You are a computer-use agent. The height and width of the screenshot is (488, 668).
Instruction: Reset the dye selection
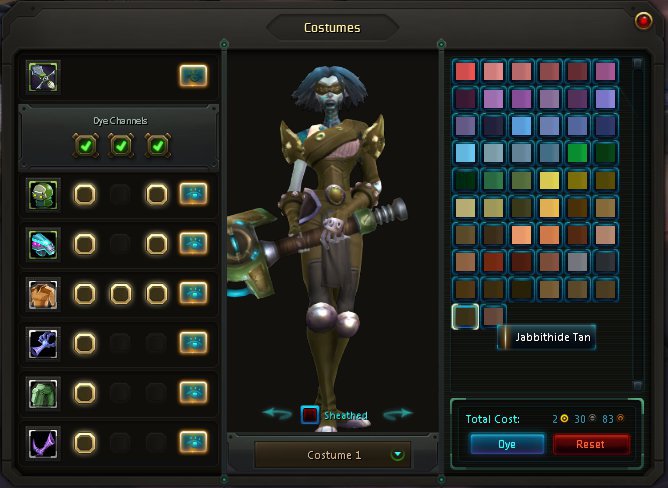[591, 444]
